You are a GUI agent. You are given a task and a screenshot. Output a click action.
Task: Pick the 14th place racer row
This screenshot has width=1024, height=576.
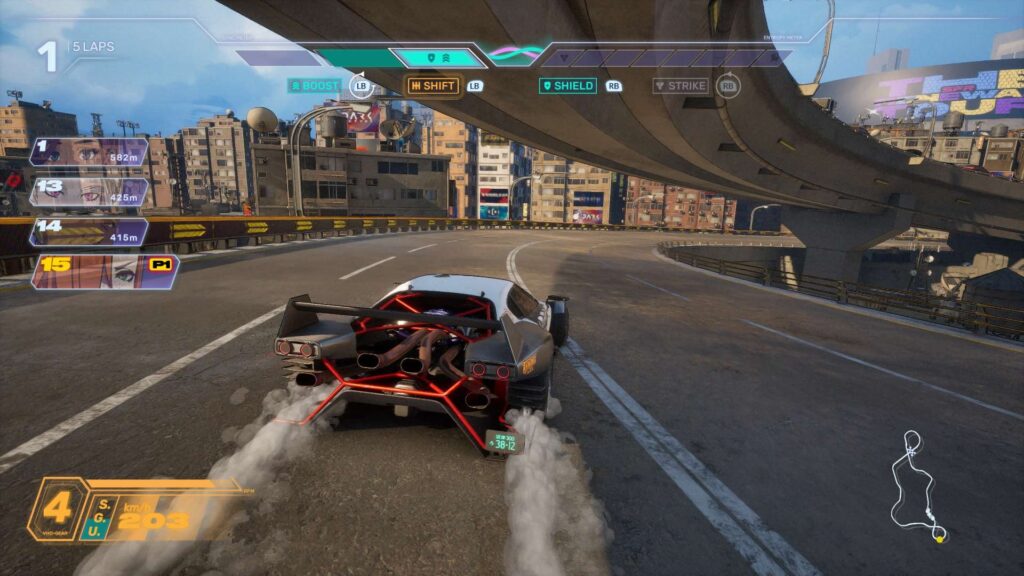89,232
